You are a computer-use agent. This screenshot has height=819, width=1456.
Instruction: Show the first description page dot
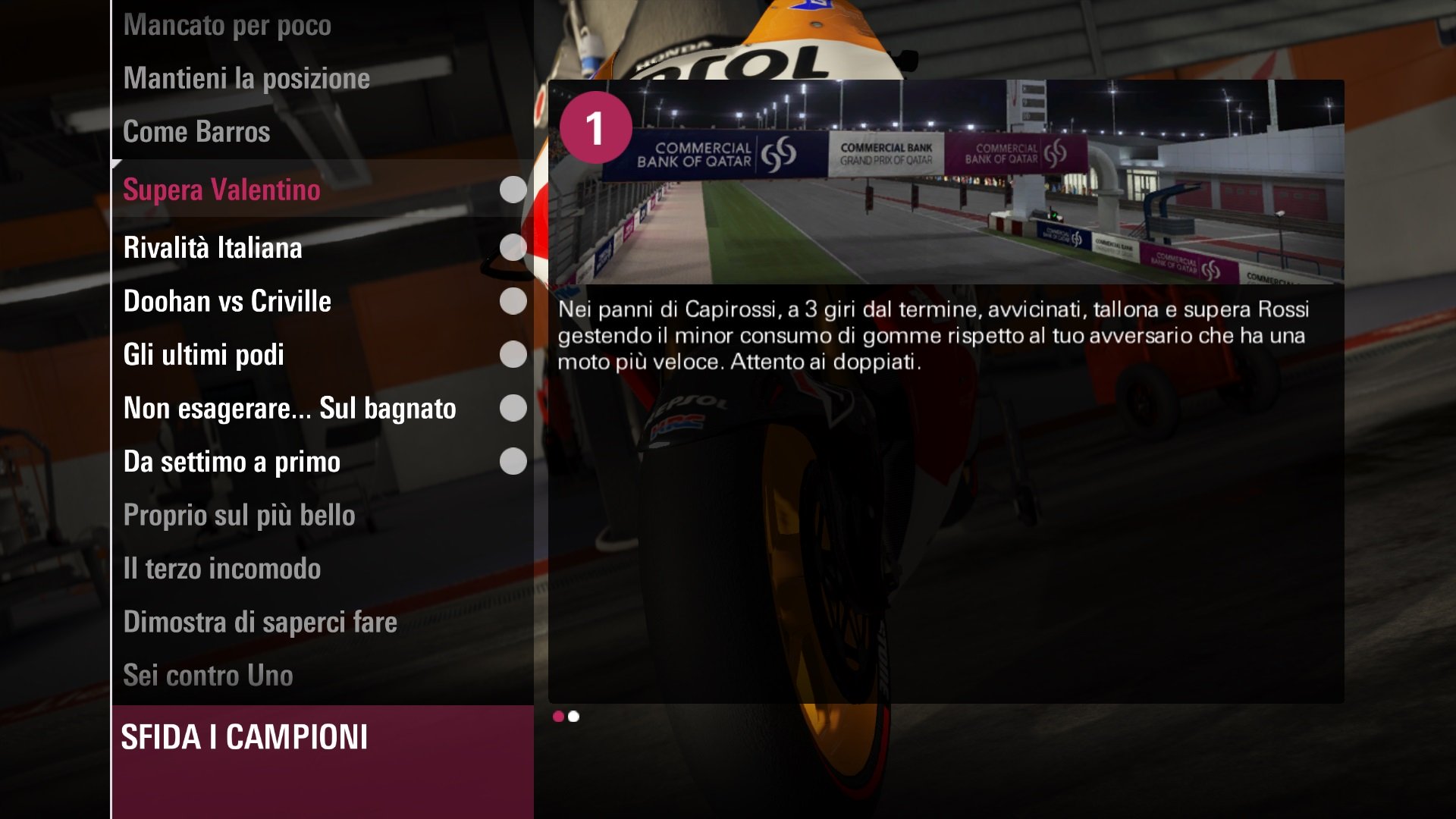pyautogui.click(x=558, y=717)
